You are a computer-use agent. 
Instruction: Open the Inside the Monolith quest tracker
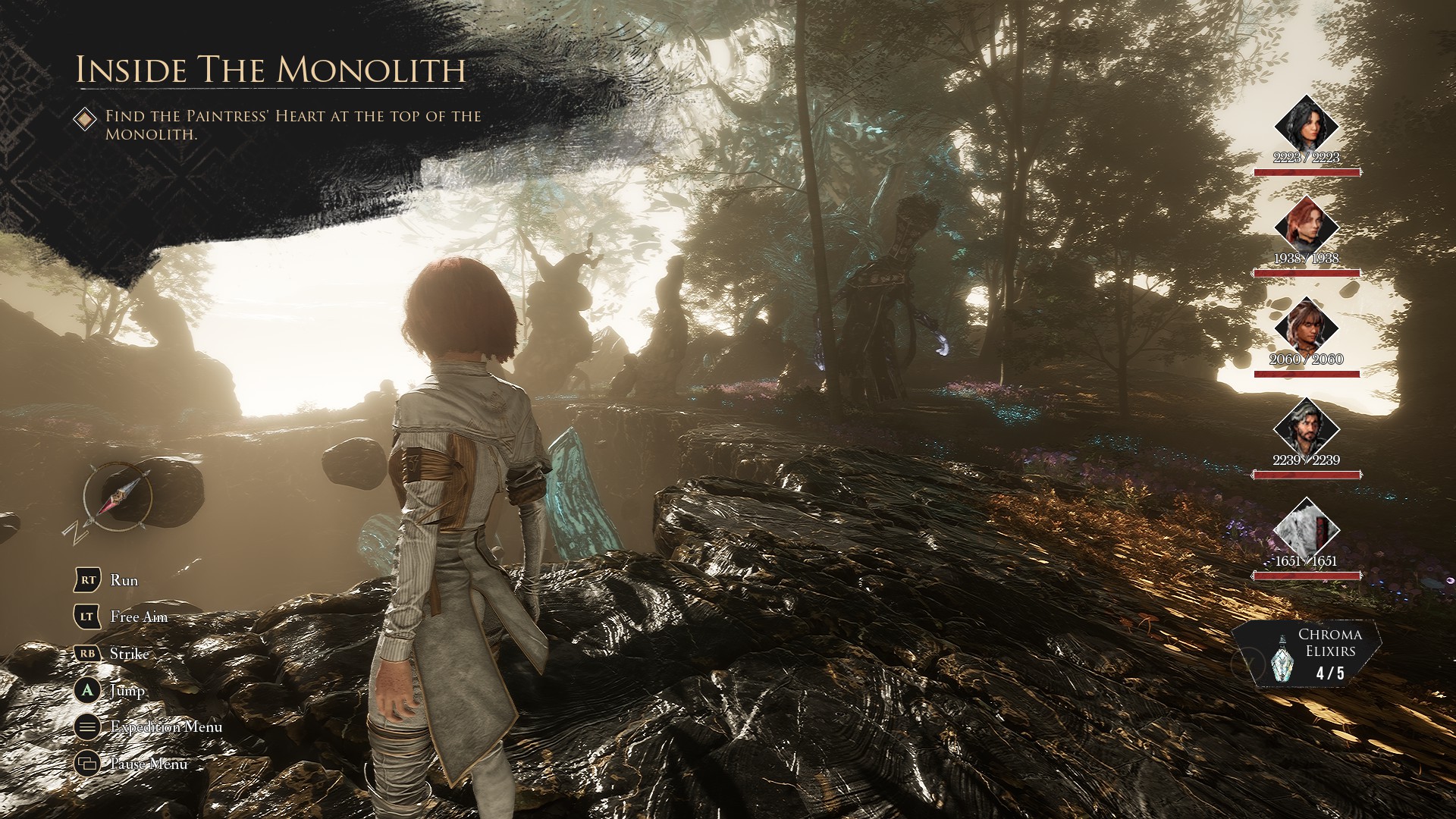tap(270, 70)
